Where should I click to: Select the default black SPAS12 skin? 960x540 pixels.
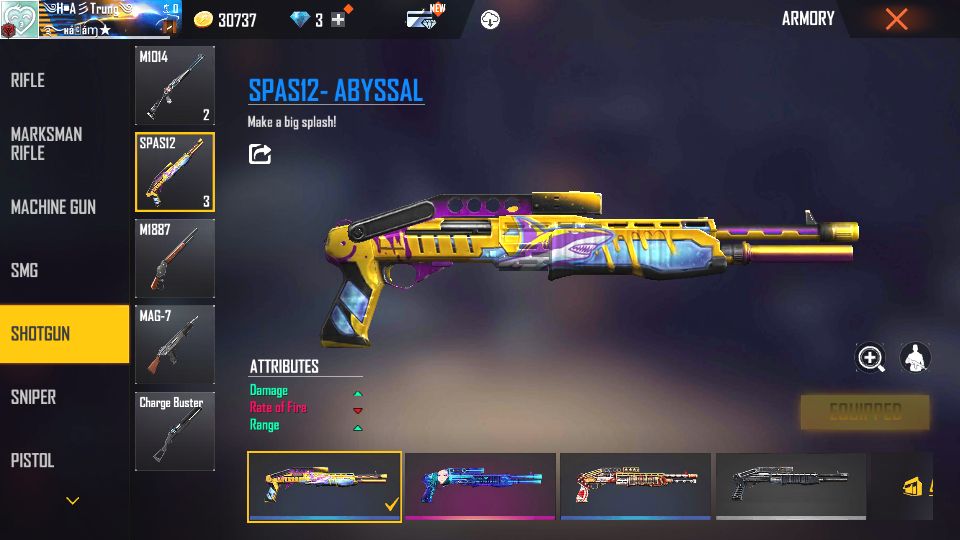(791, 486)
